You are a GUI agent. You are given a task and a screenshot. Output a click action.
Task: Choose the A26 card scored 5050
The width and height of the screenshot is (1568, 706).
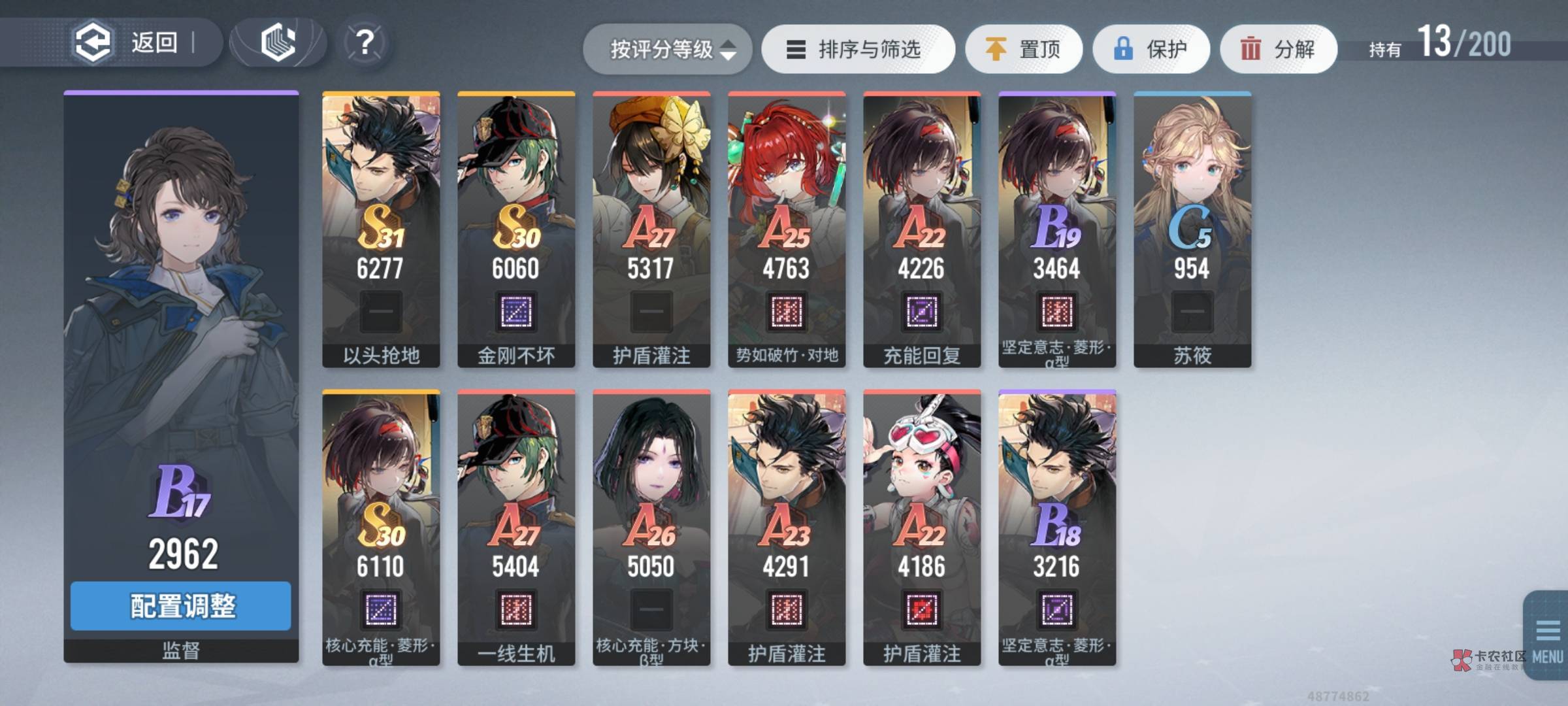(x=651, y=527)
